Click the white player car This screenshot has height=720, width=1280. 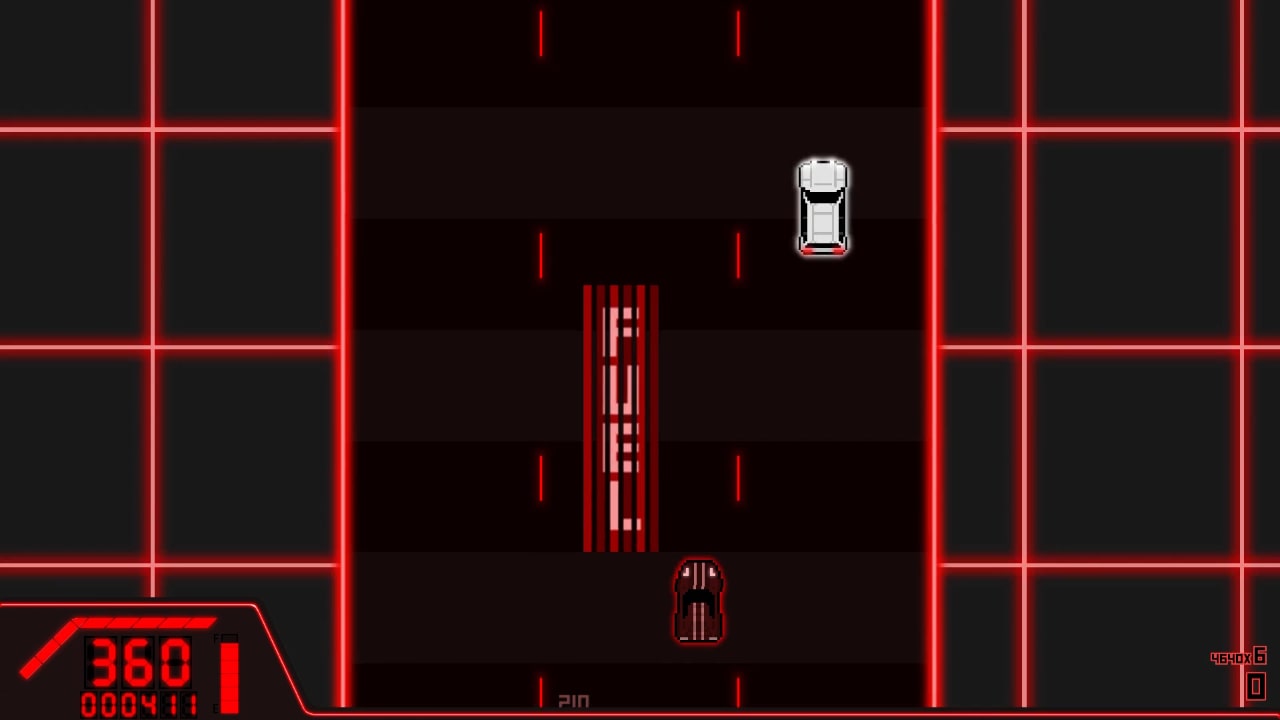[822, 205]
